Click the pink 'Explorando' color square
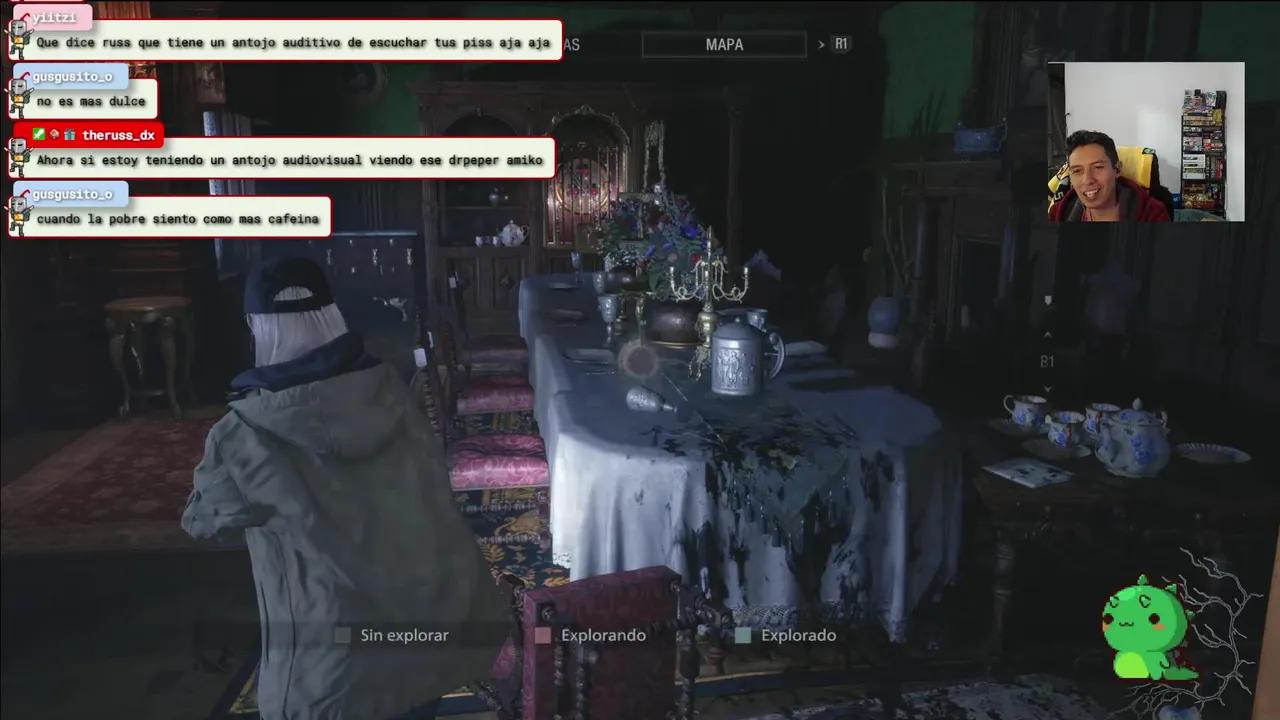This screenshot has width=1280, height=720. click(x=543, y=635)
